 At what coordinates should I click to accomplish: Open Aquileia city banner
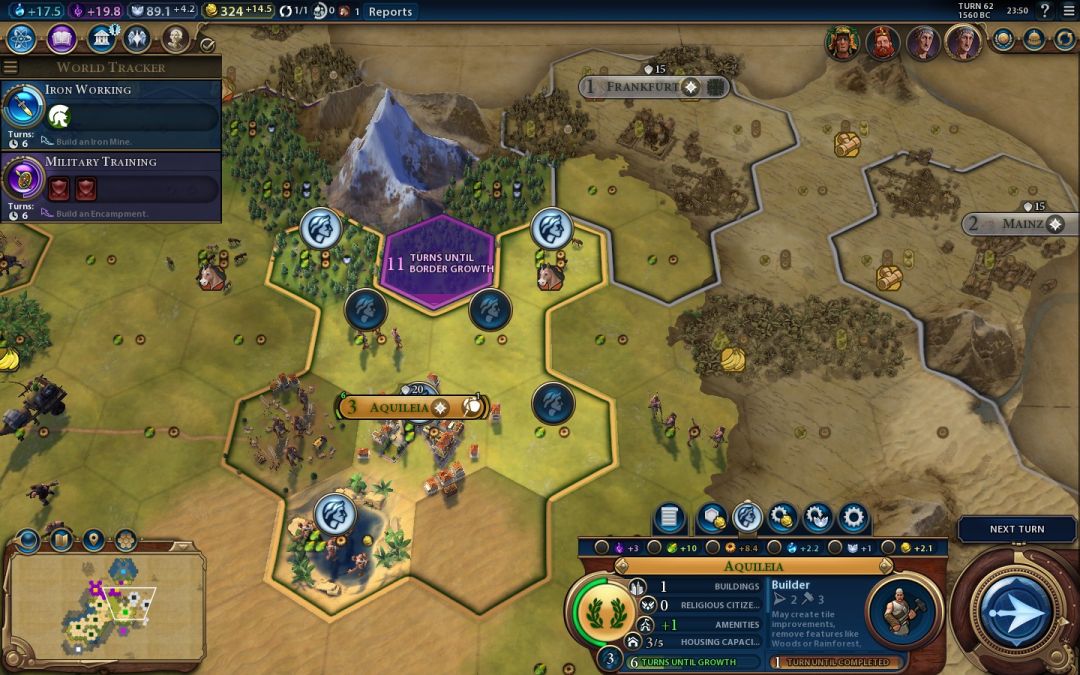point(398,407)
